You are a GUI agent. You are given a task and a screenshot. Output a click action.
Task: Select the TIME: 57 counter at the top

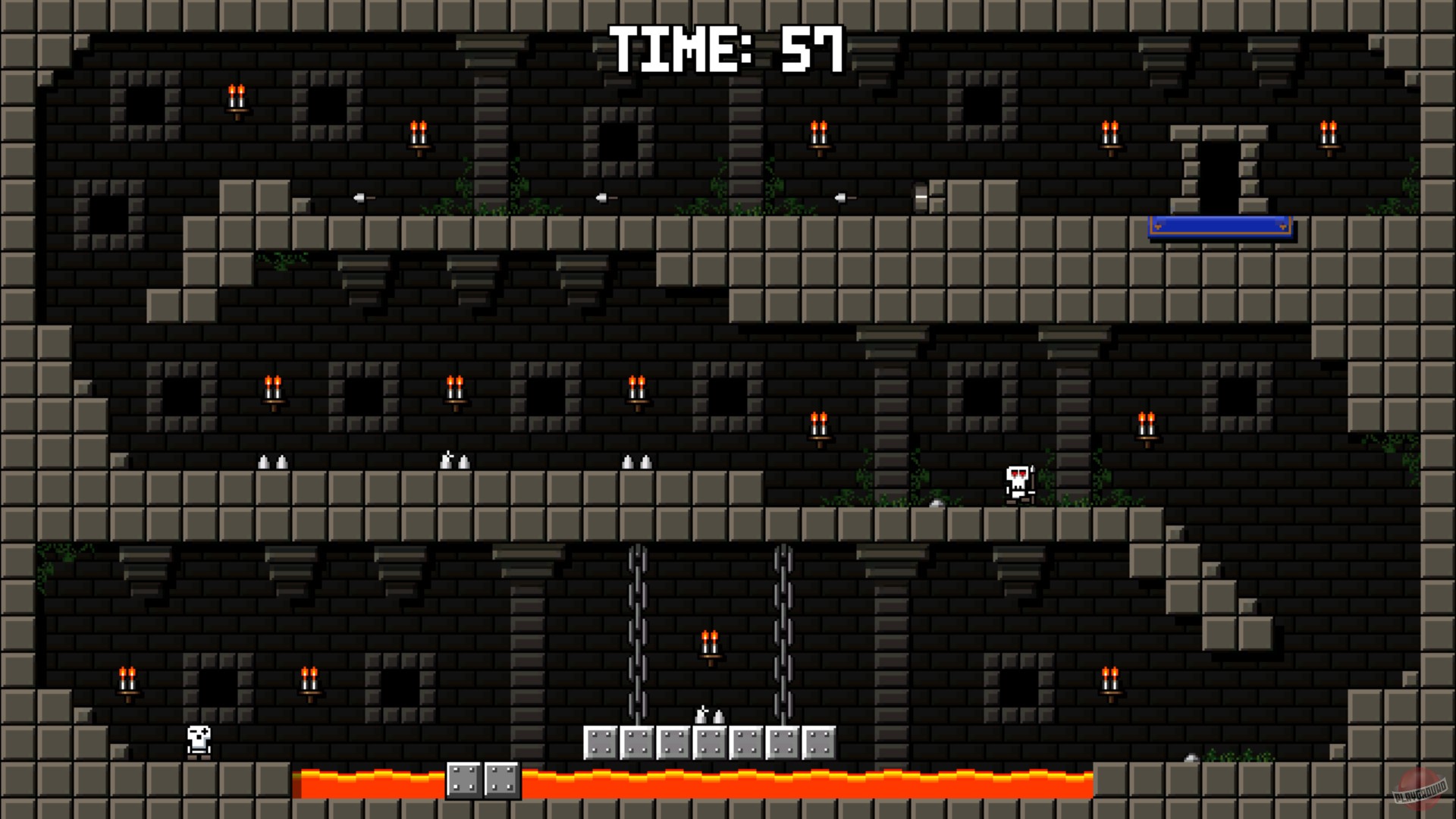pos(726,47)
